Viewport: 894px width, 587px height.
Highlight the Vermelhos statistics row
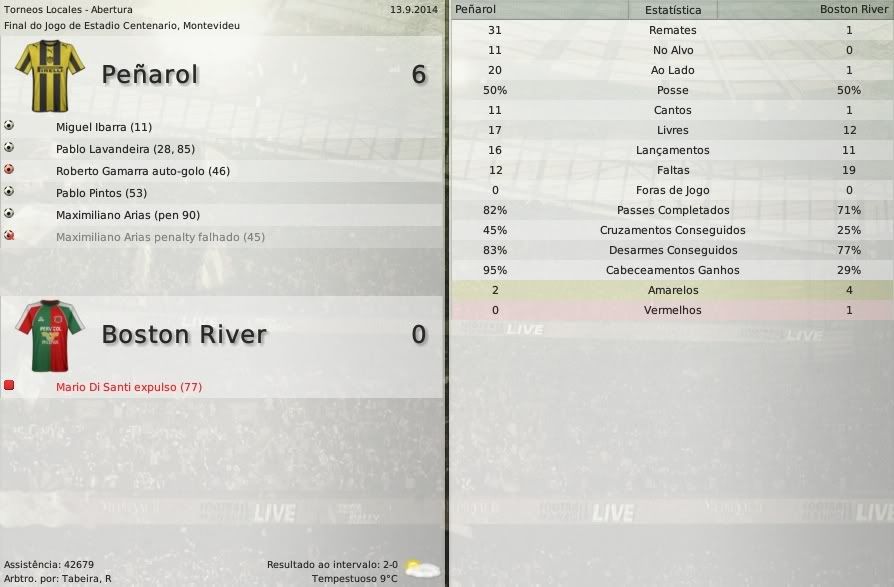672,310
